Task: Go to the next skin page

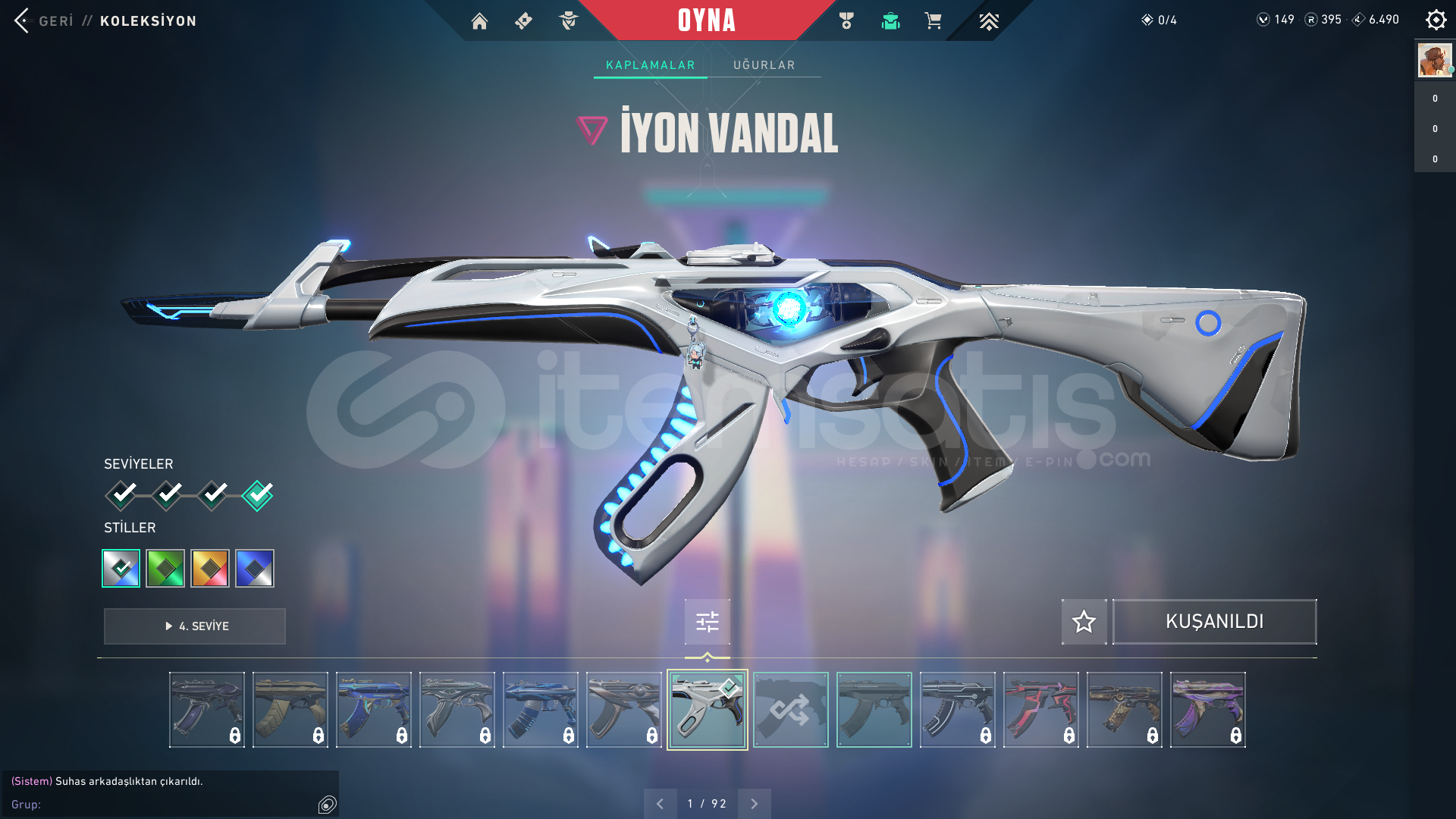Action: tap(754, 804)
